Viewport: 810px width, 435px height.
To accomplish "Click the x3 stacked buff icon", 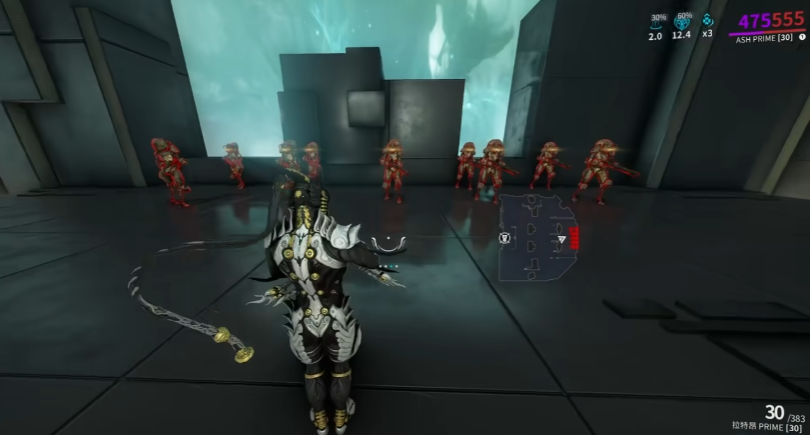I will [x=708, y=23].
